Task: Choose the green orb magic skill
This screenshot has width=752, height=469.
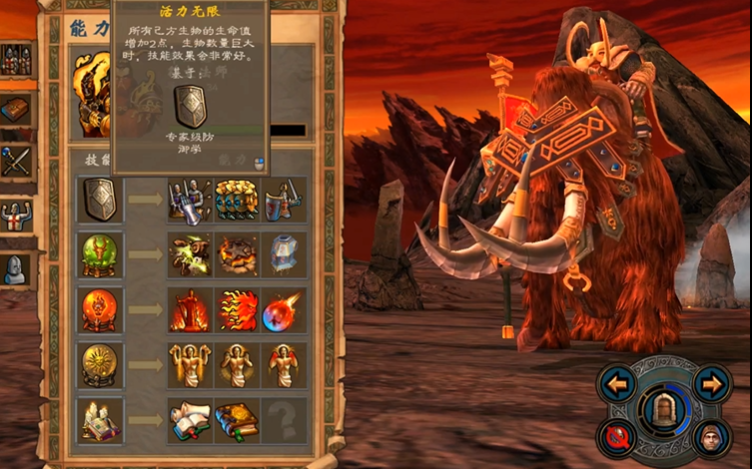Action: click(100, 255)
